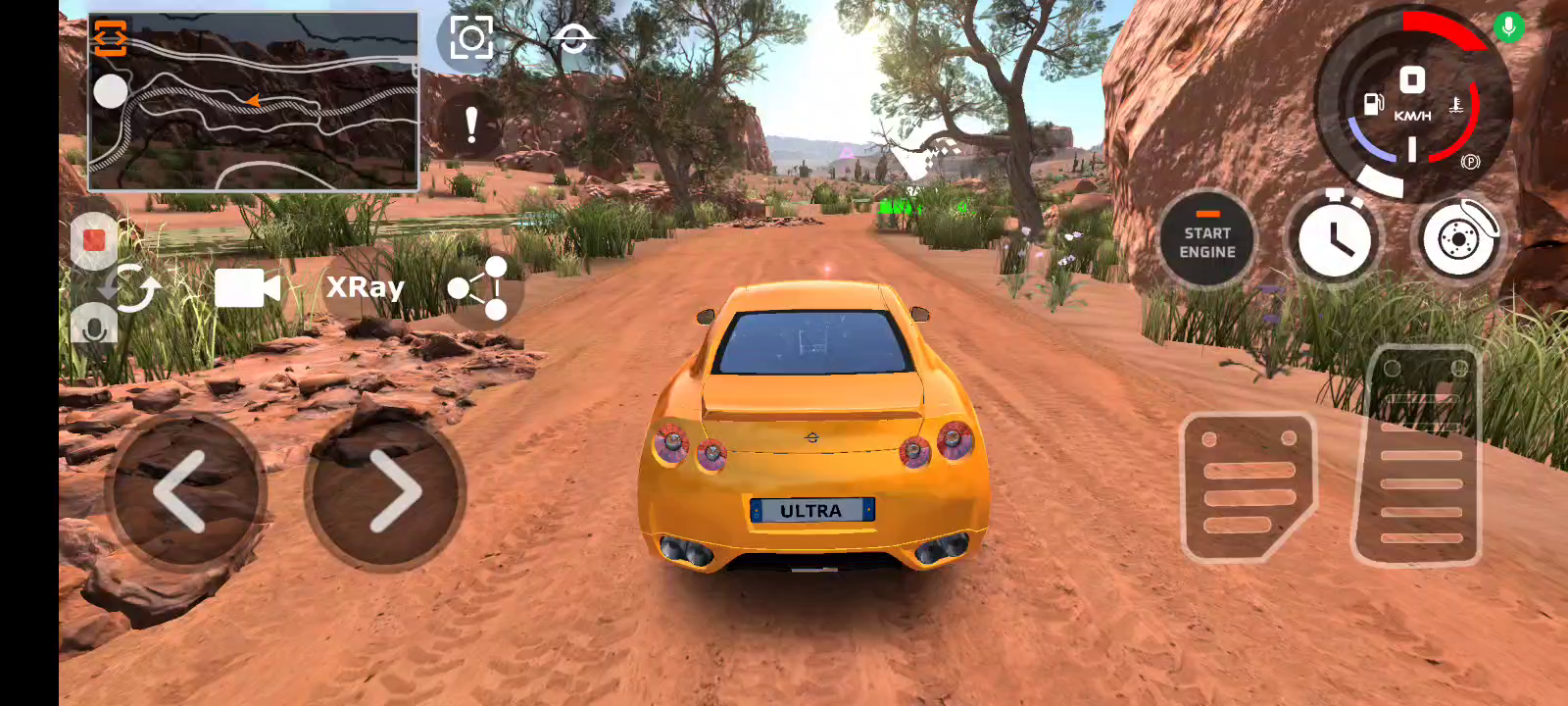This screenshot has height=706, width=1568.
Task: Stop recording with the red square button
Action: (94, 240)
